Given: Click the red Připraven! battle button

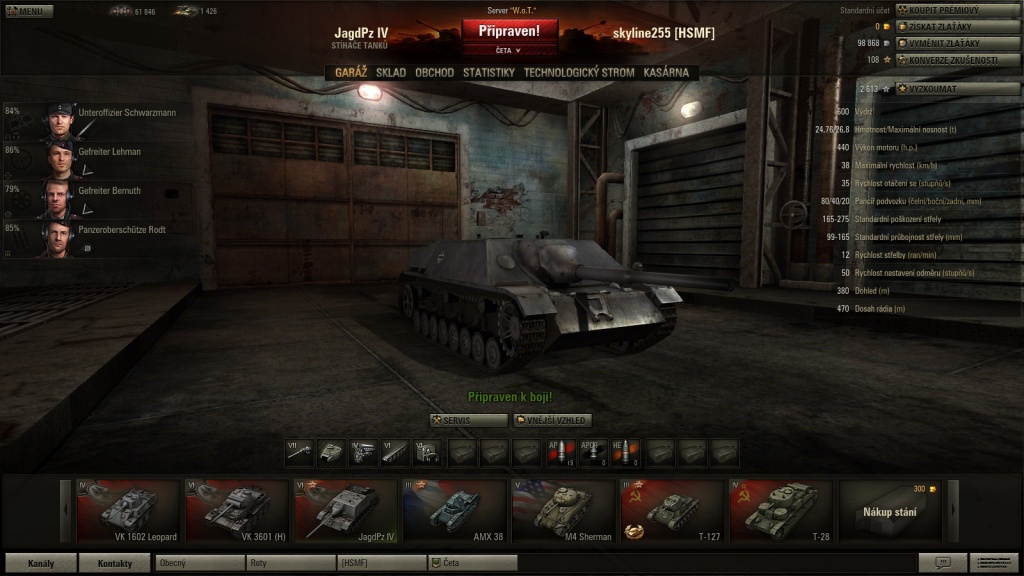Looking at the screenshot, I should [509, 31].
